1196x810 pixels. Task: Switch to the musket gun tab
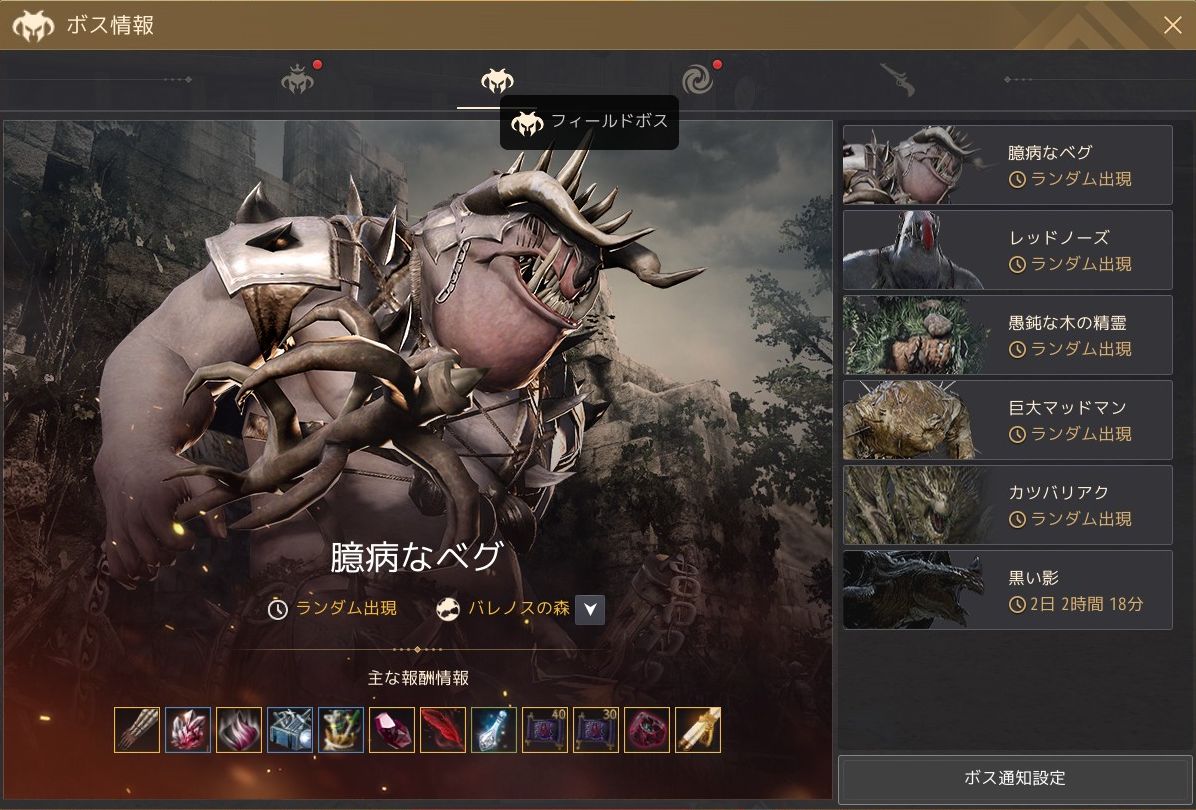[x=897, y=80]
